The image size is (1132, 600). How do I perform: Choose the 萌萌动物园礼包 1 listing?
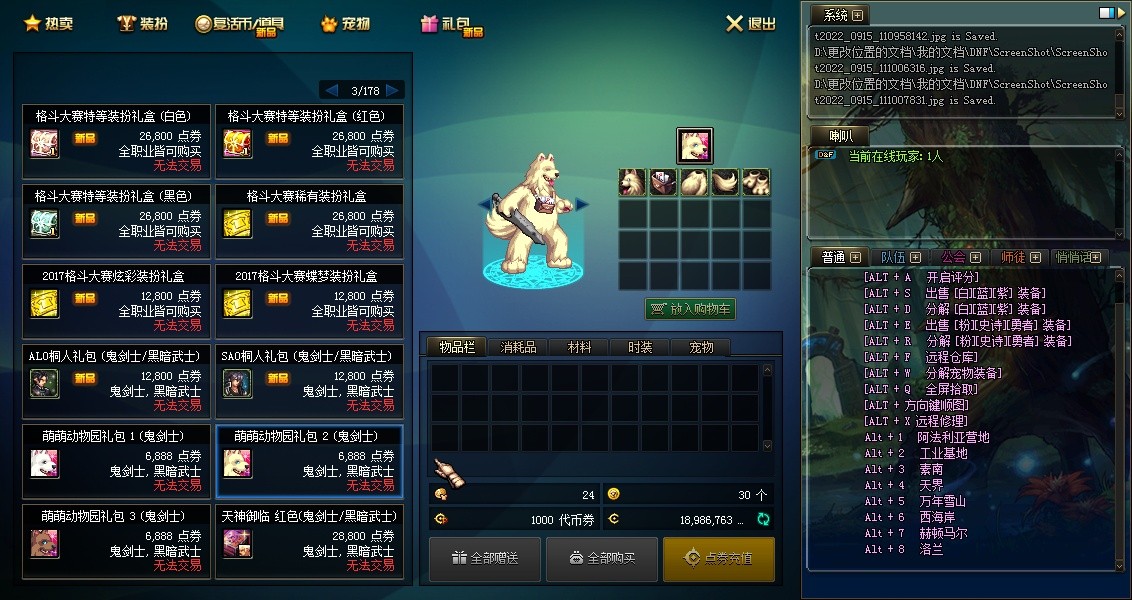[x=117, y=460]
